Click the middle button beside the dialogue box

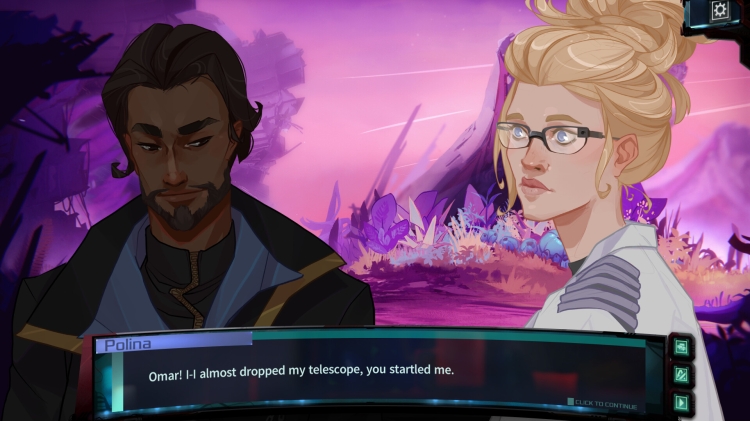click(681, 375)
